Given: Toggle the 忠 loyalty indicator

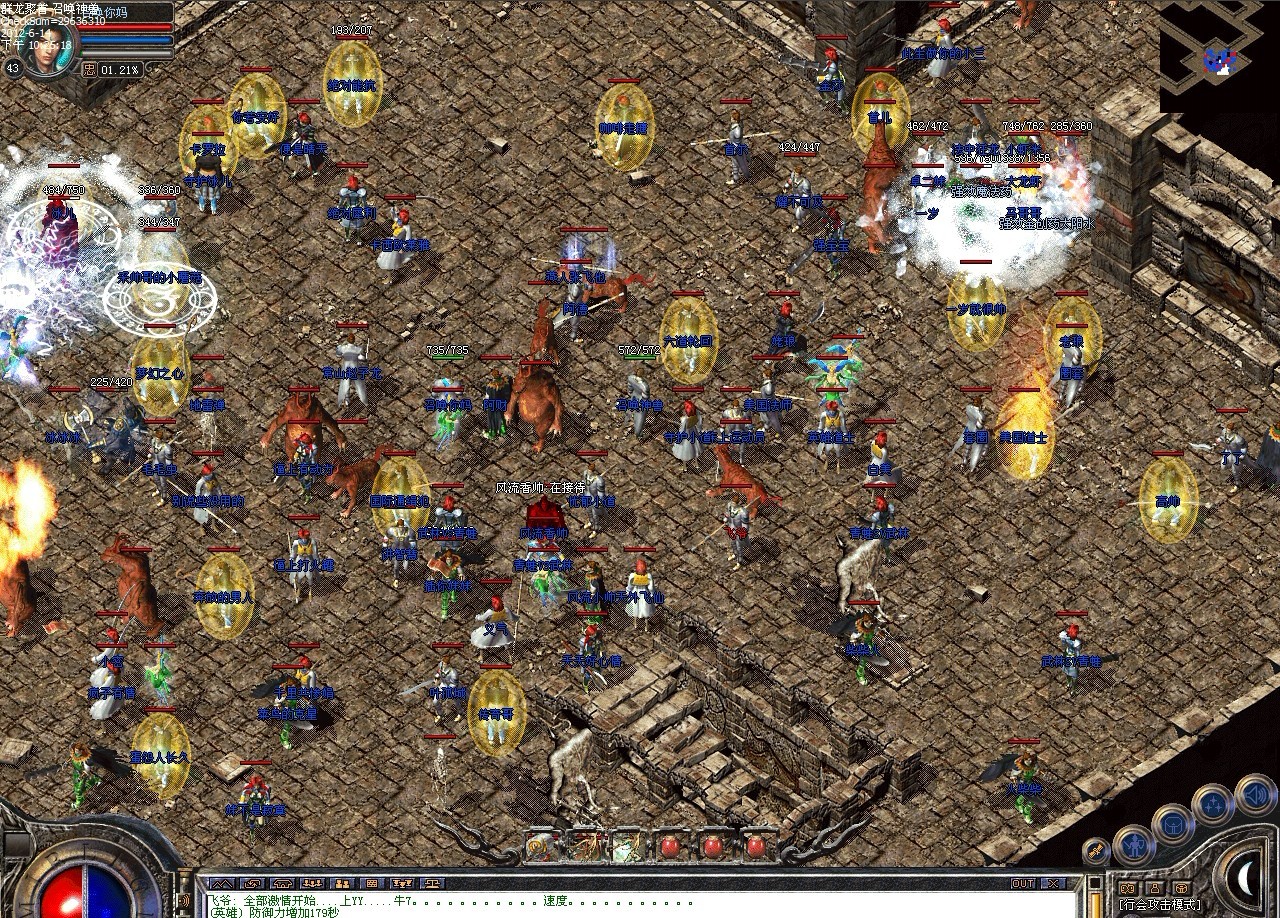Looking at the screenshot, I should tap(89, 69).
